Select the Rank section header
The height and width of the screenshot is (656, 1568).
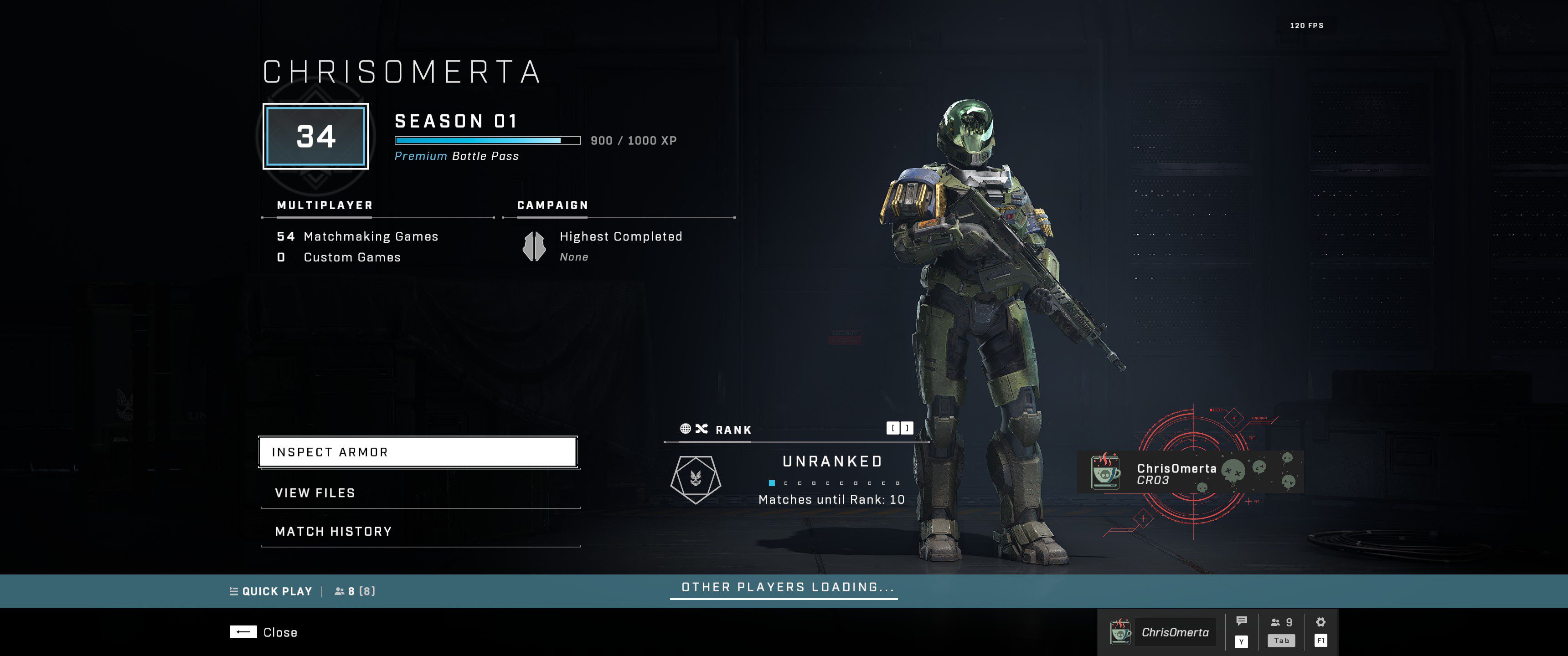733,430
